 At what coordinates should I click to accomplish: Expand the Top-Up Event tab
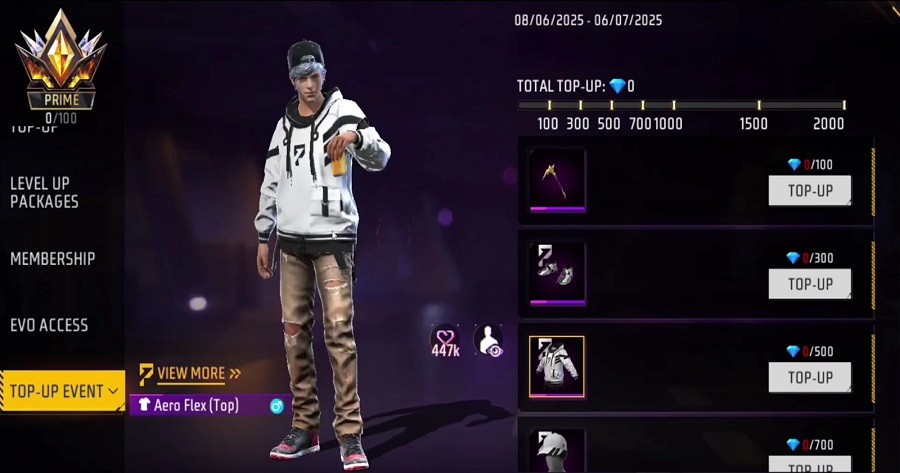(x=62, y=391)
